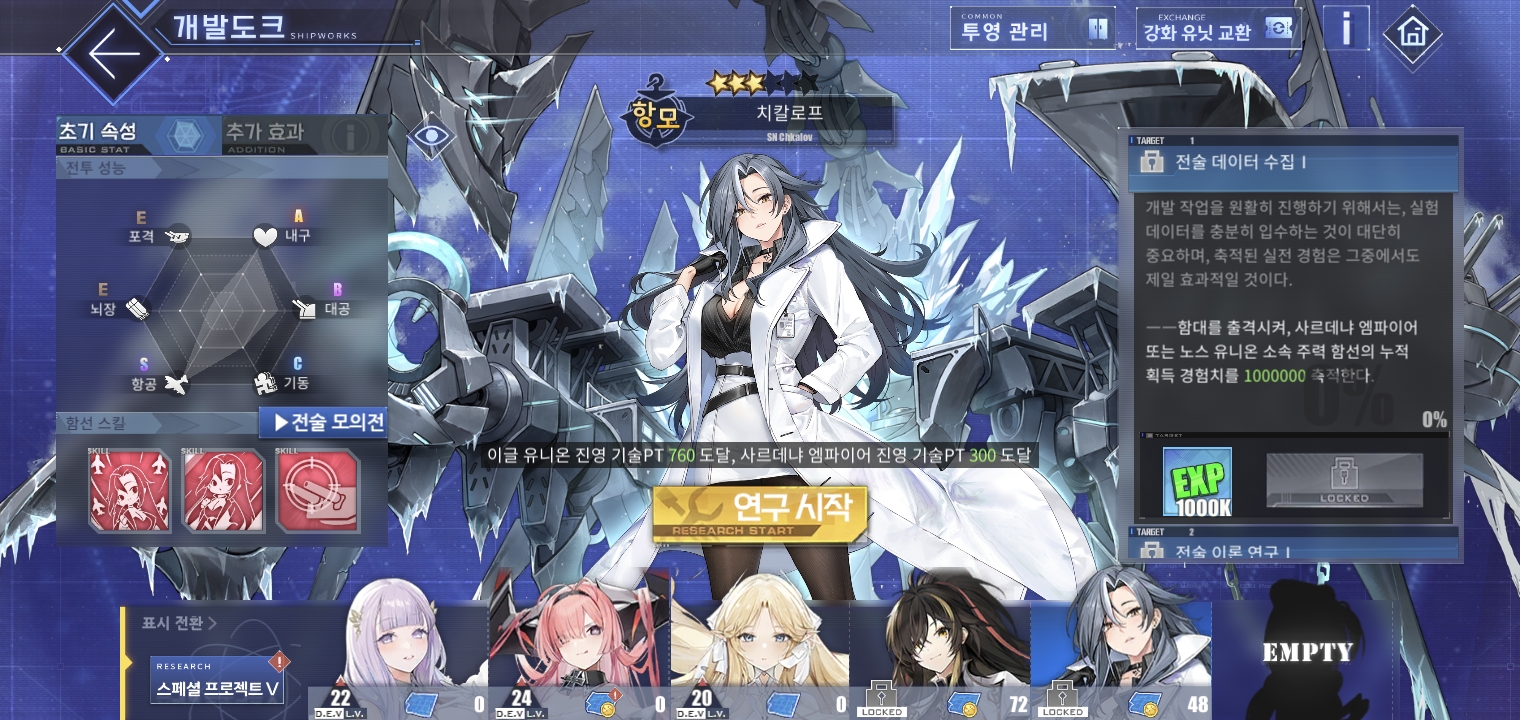Select the crosshair cannon skill icon
This screenshot has width=1520, height=720.
(317, 490)
